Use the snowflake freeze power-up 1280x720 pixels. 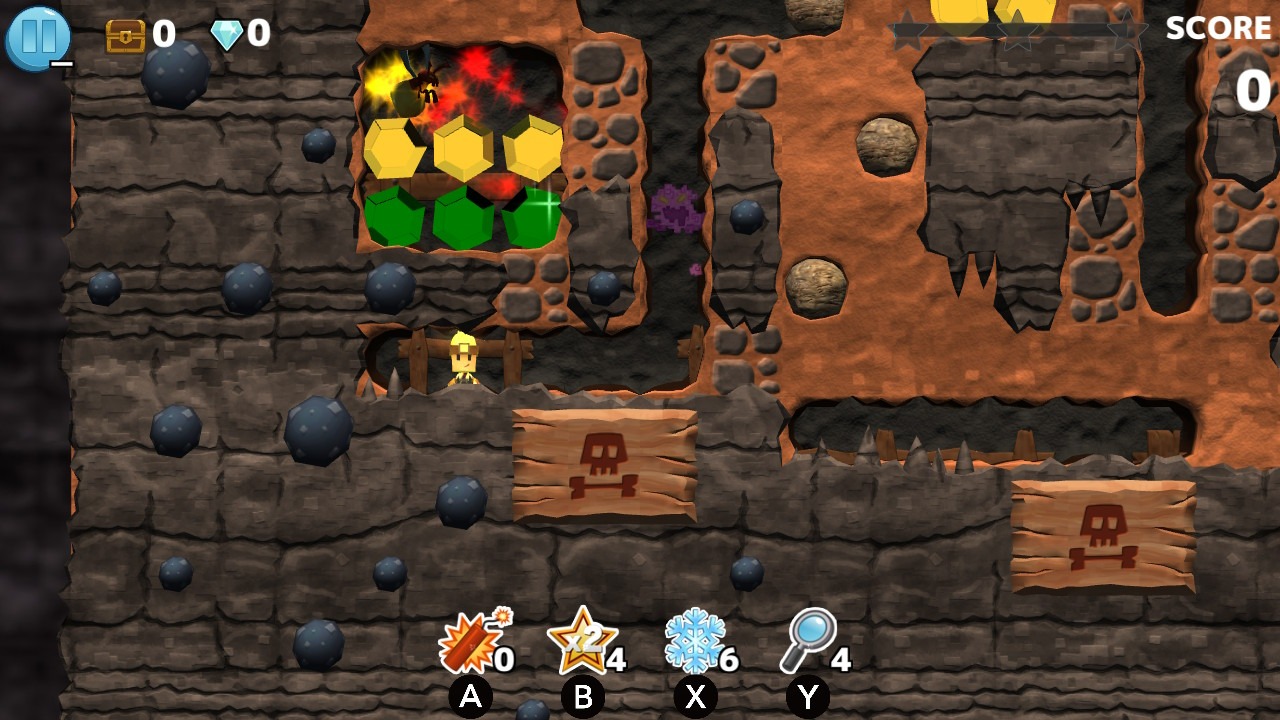(x=698, y=640)
